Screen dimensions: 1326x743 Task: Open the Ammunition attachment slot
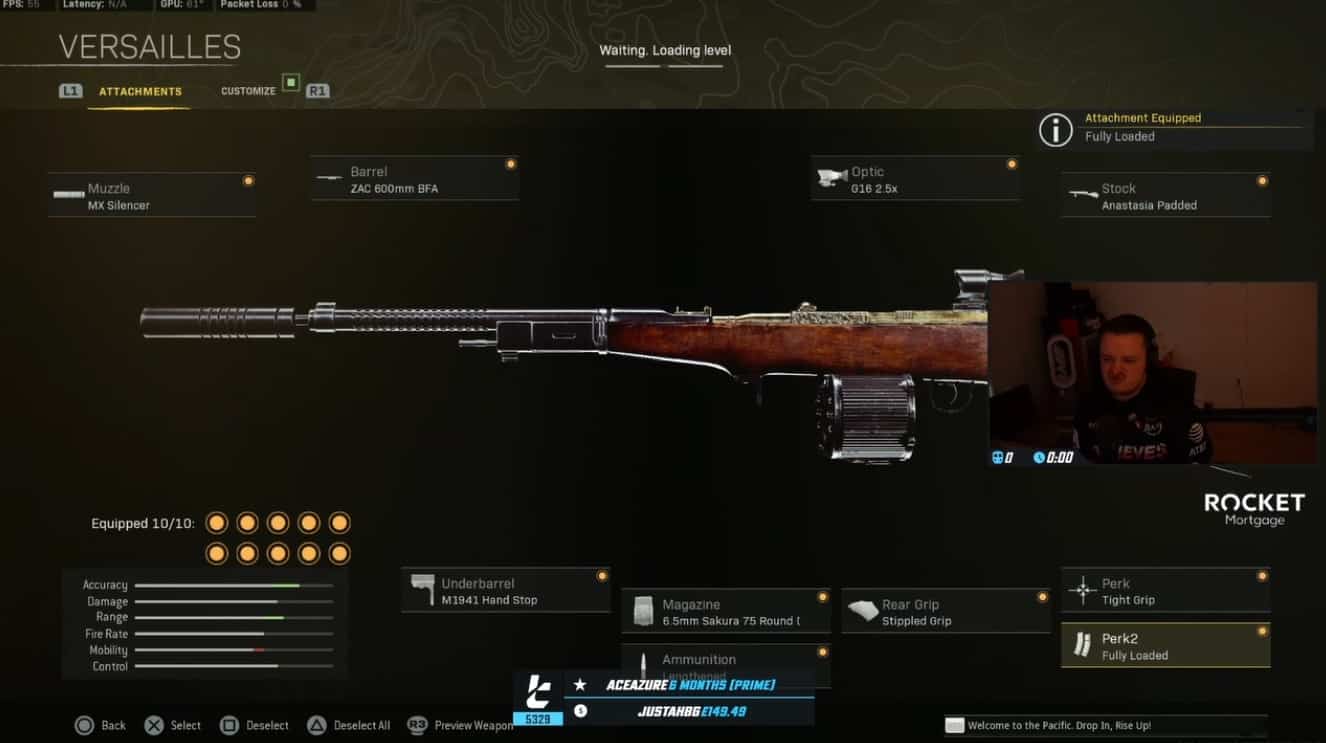(726, 662)
